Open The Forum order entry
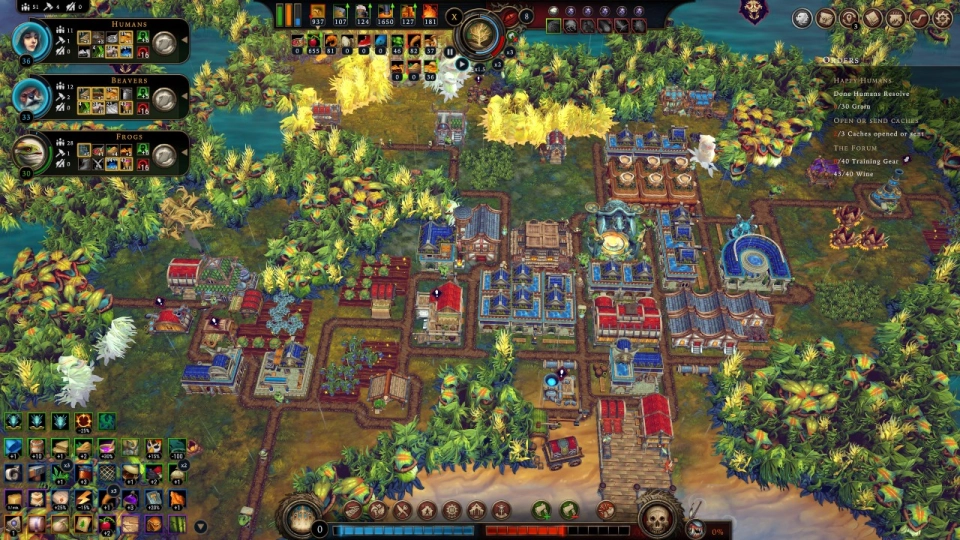 coord(855,147)
